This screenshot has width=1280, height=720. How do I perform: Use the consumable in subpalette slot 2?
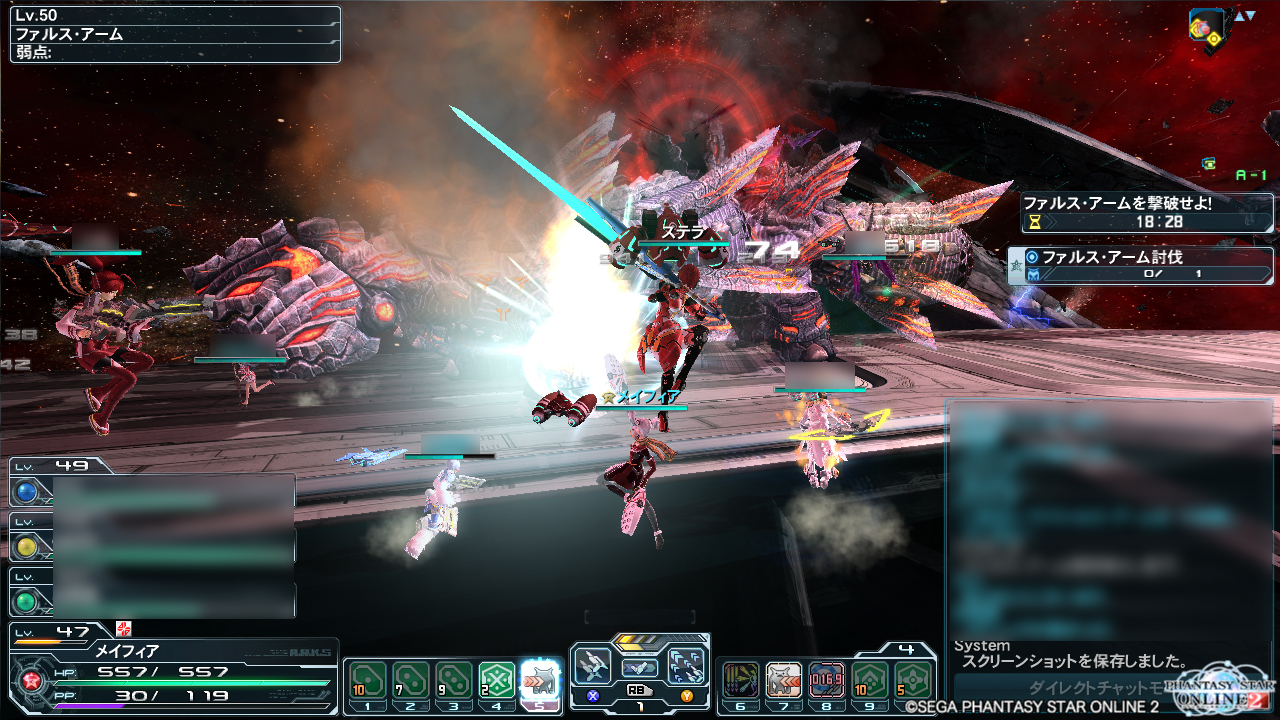point(410,680)
